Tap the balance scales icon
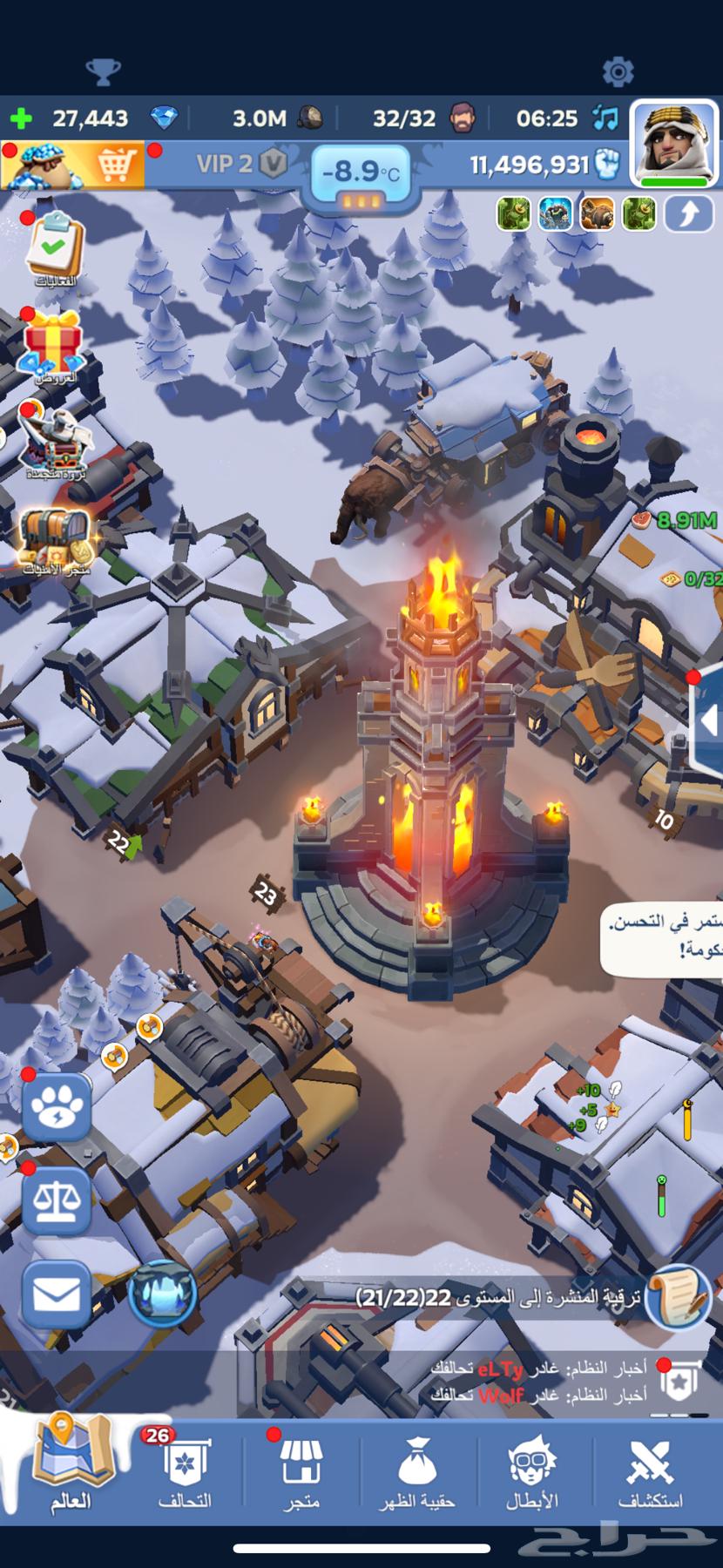 click(57, 1202)
